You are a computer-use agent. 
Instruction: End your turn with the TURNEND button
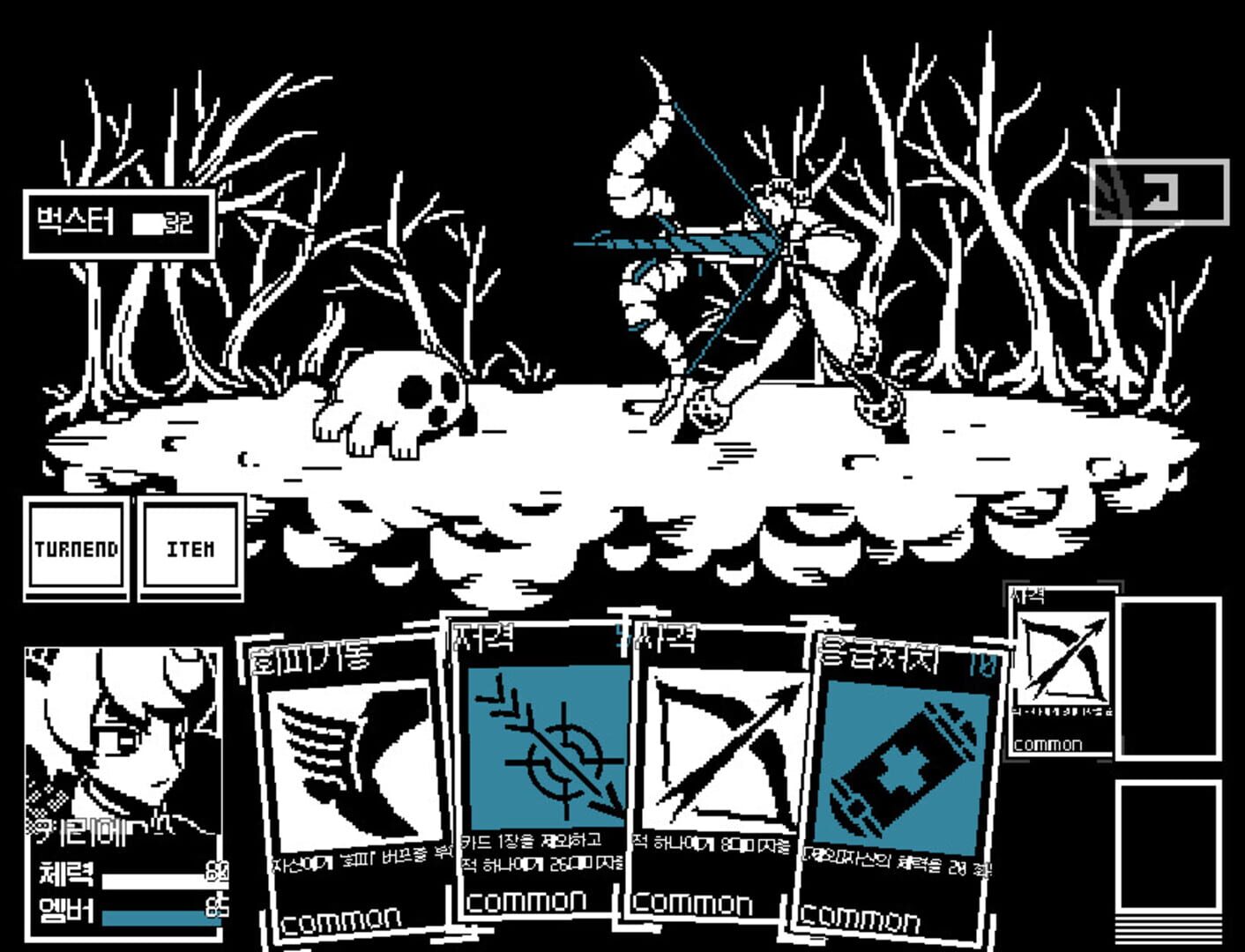click(x=76, y=547)
